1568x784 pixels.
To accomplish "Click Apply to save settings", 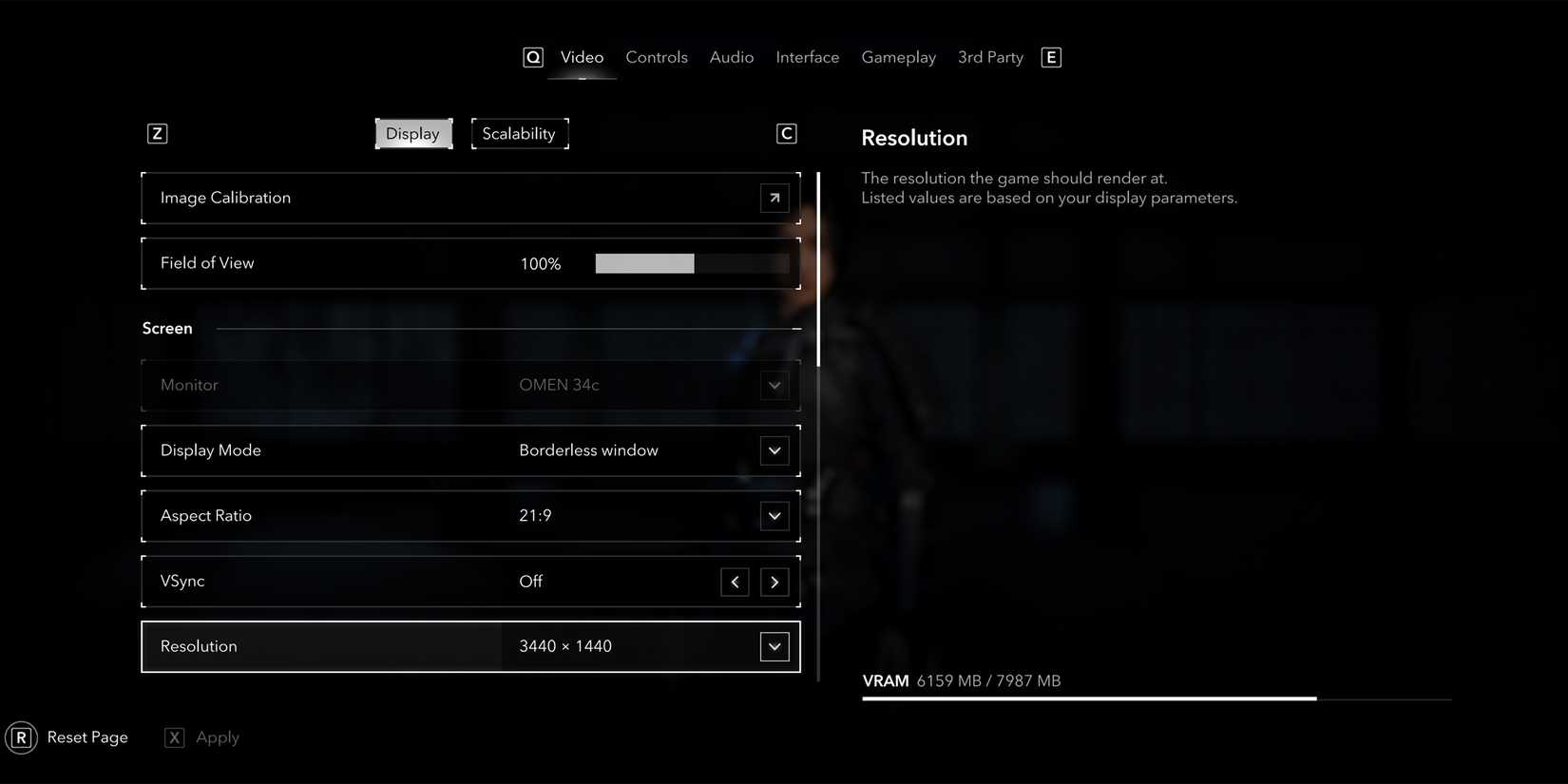I will (x=217, y=736).
